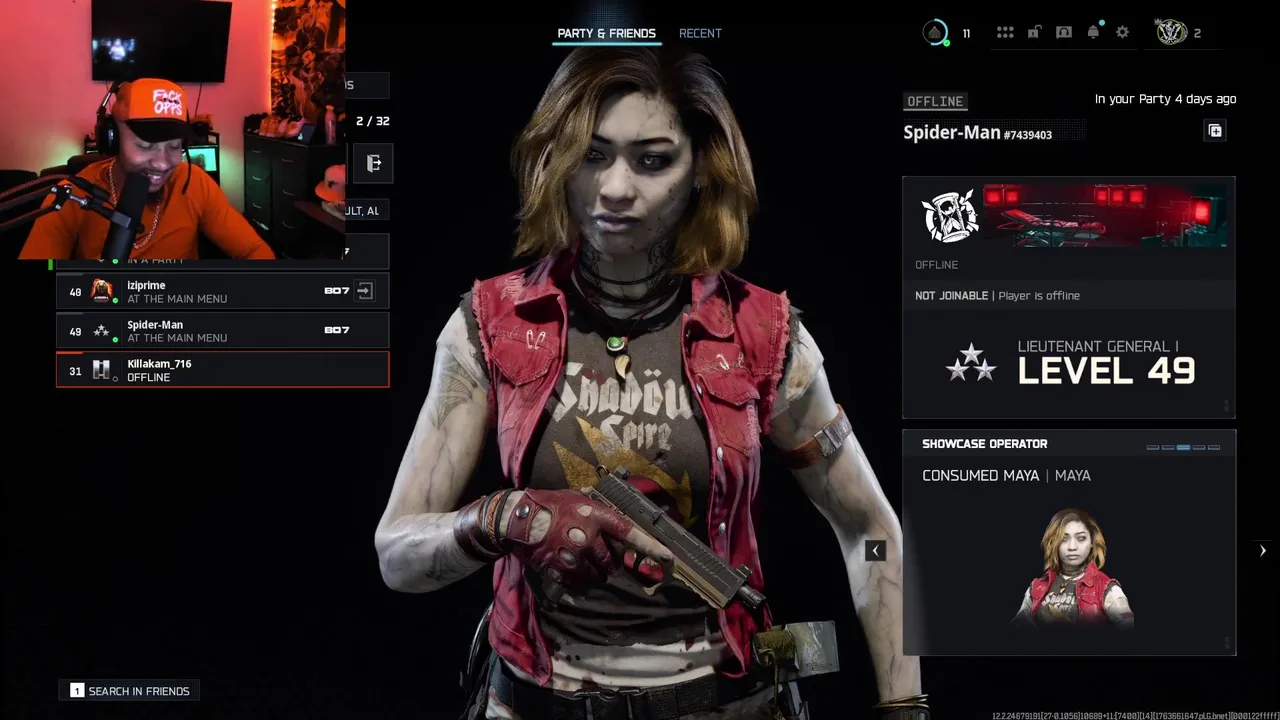The height and width of the screenshot is (720, 1280).
Task: Check the notifications bell
Action: tap(1093, 33)
